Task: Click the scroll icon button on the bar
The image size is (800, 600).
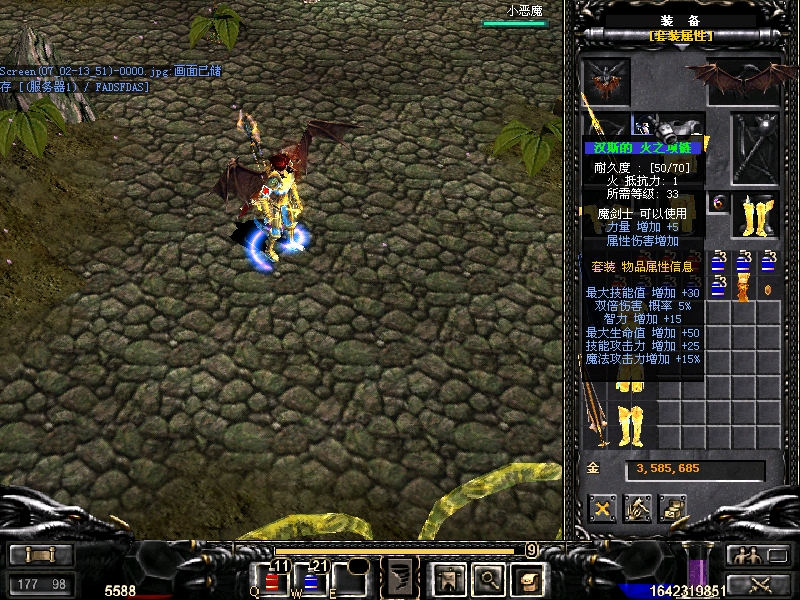Action: (528, 578)
